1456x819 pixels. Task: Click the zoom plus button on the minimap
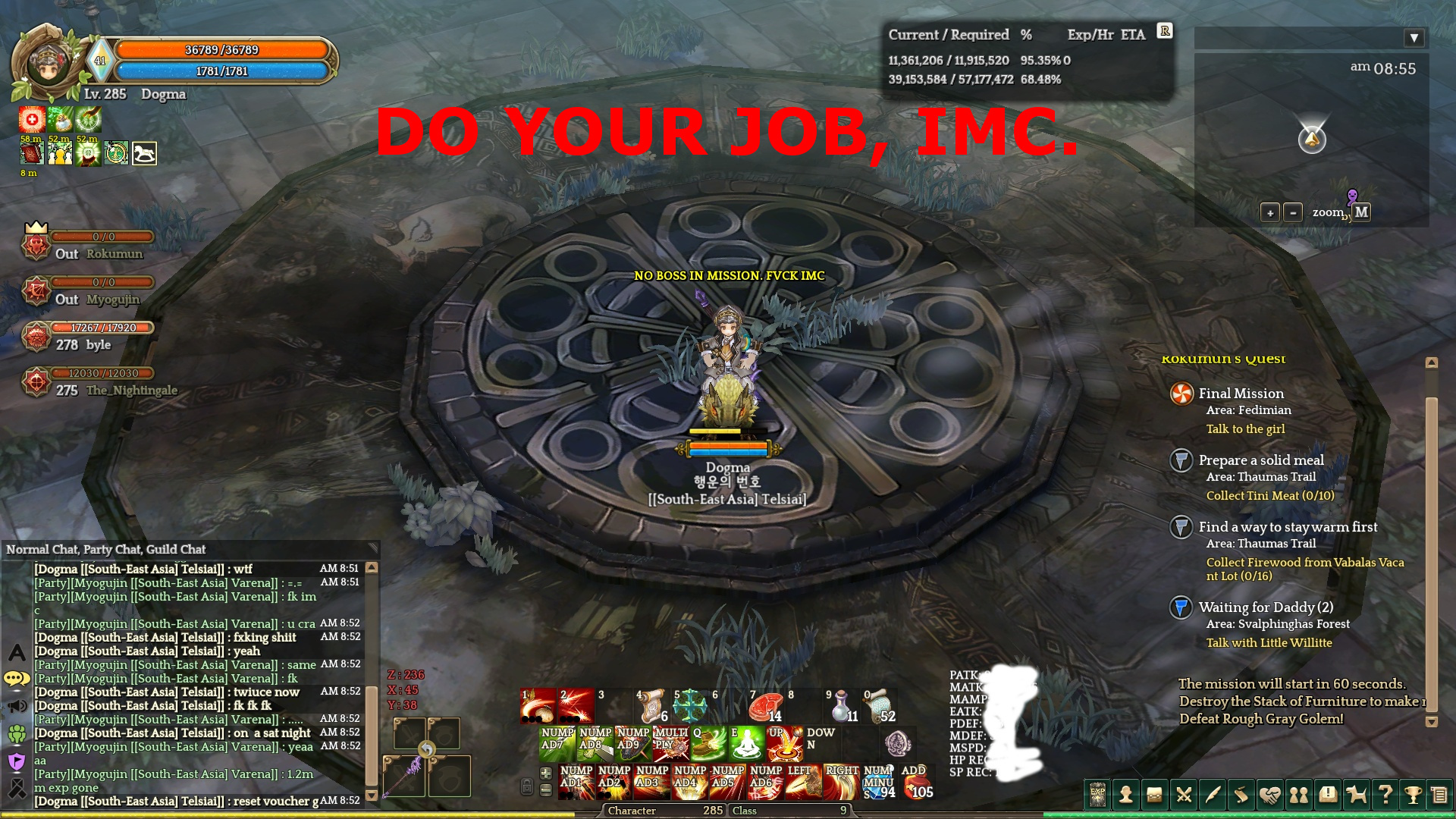click(x=1269, y=213)
